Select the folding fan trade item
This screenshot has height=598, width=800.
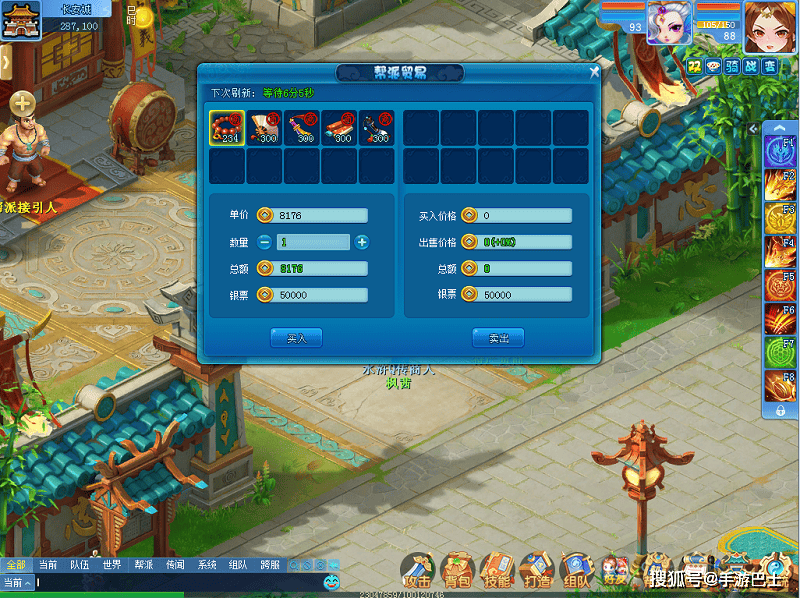click(265, 128)
